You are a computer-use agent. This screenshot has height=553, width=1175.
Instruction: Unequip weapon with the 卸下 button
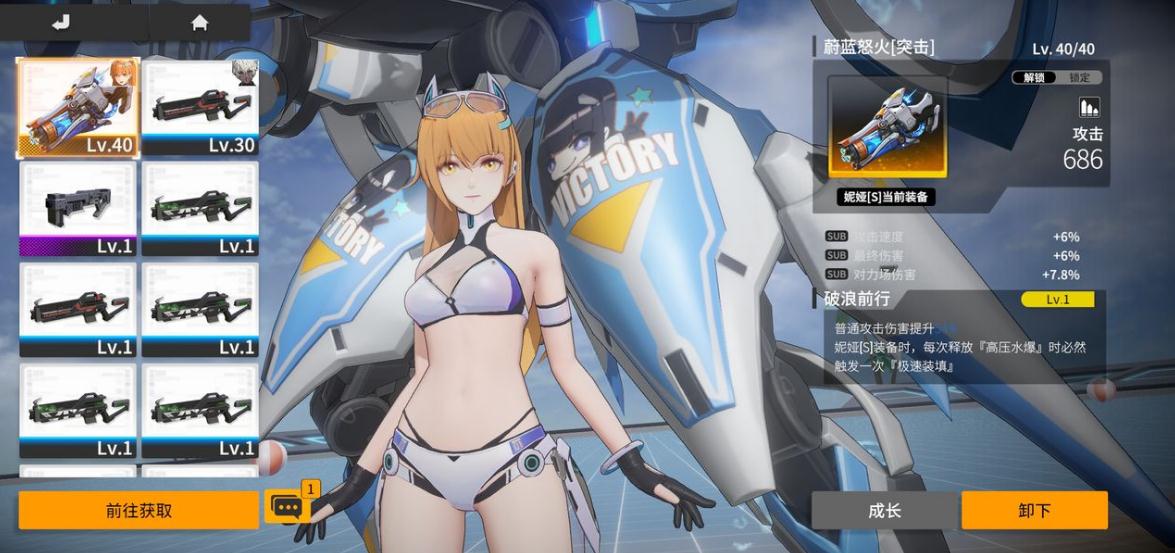(1034, 510)
